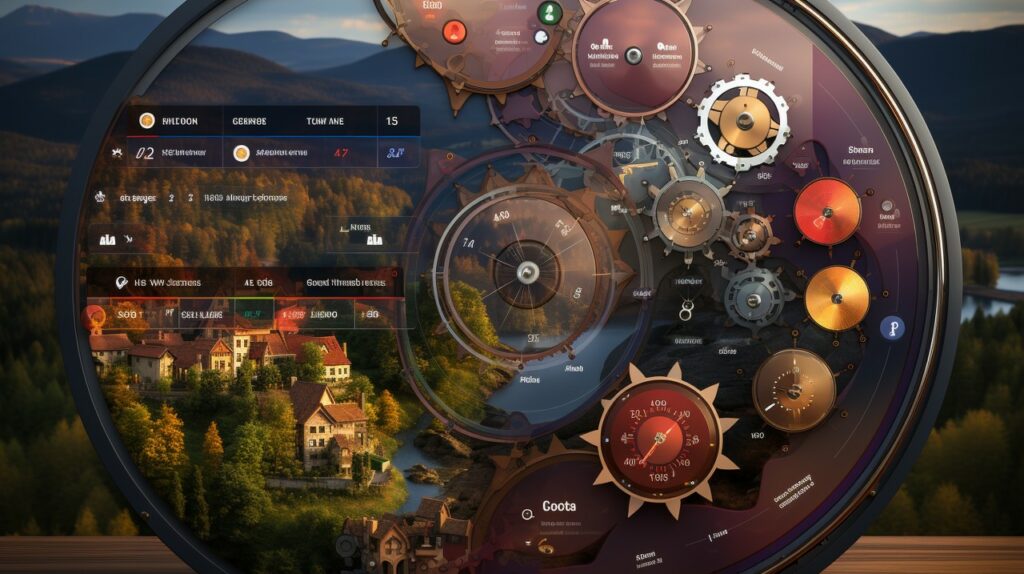Select the GERNBE column header

249,121
